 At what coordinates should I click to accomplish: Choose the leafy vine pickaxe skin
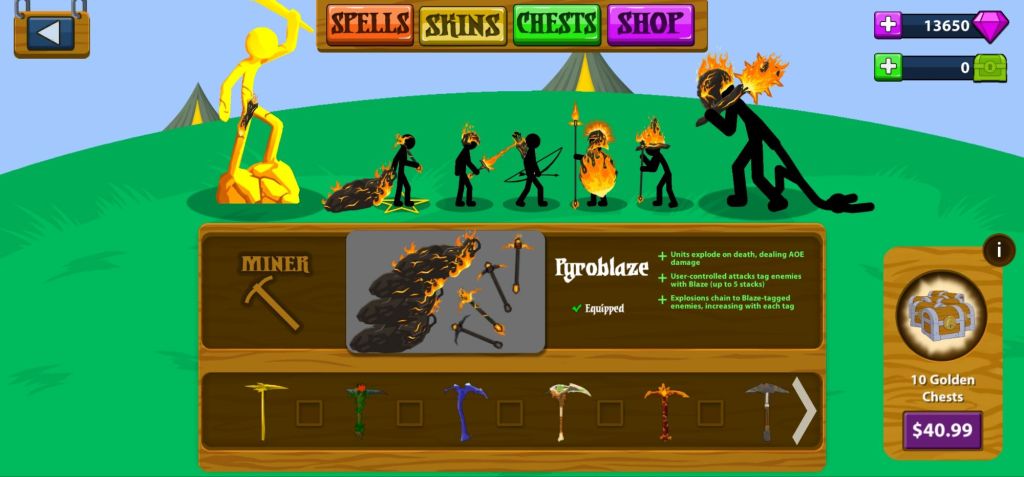coord(366,411)
